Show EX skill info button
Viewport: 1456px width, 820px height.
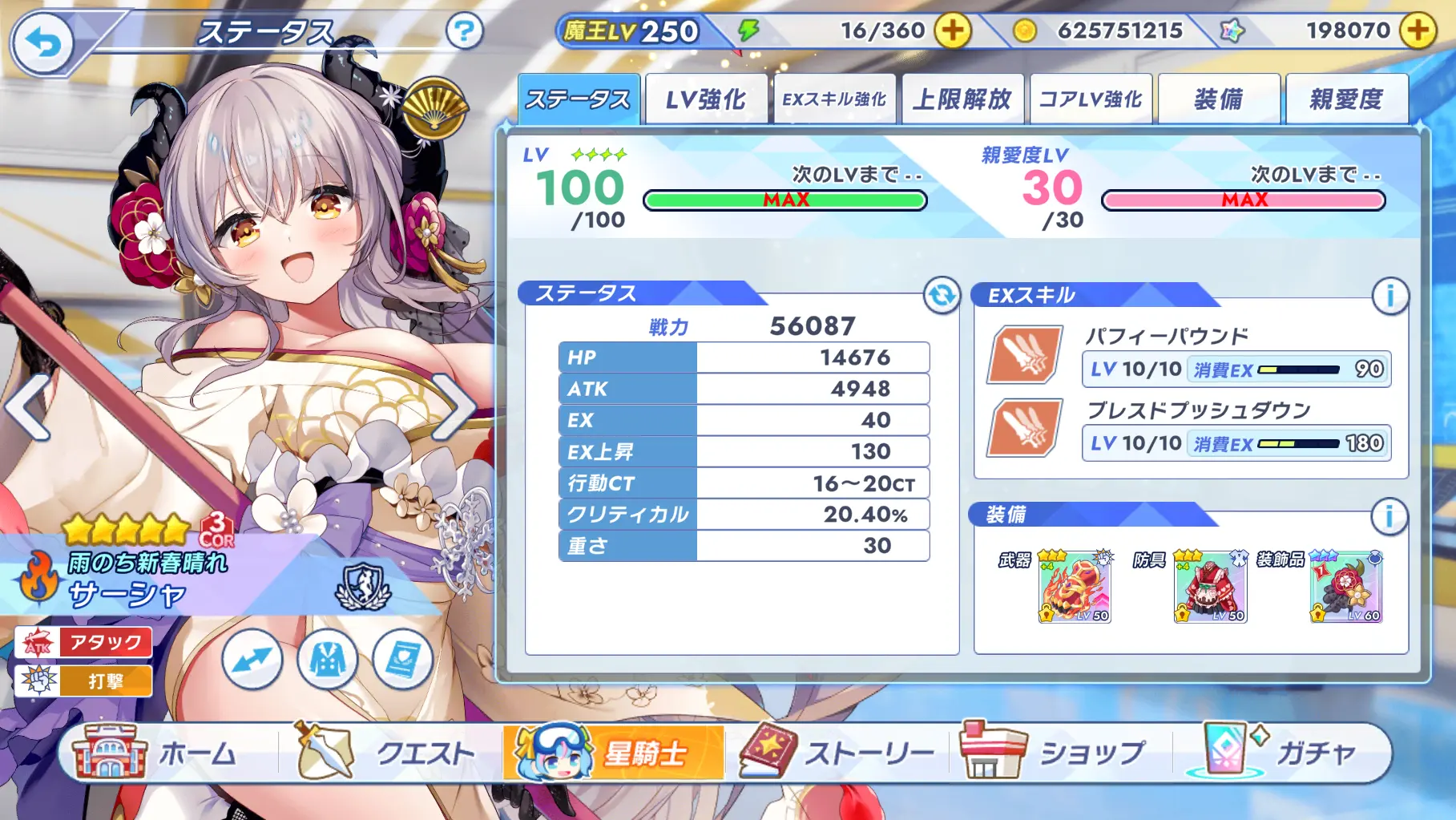[x=1389, y=296]
